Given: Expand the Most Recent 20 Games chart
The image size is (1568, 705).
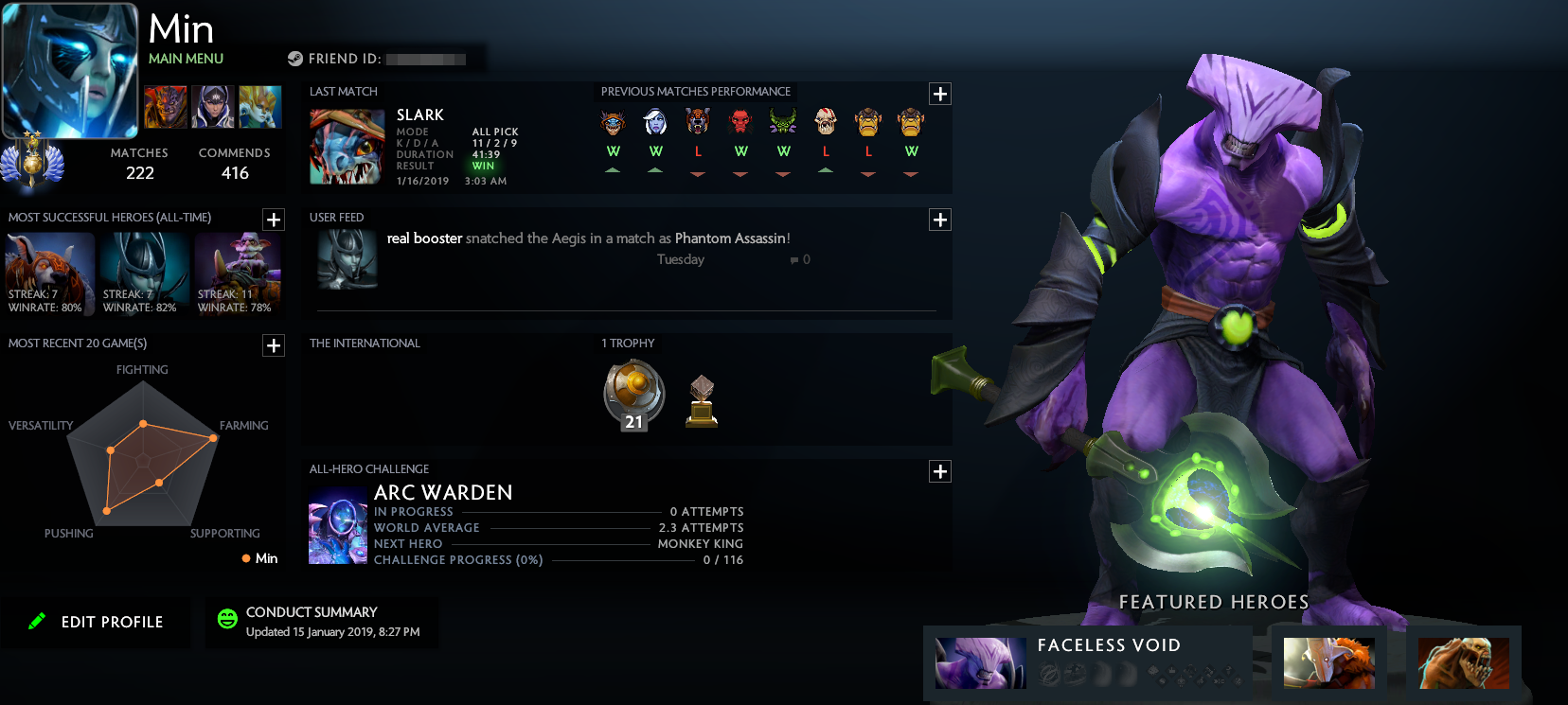Looking at the screenshot, I should 274,345.
